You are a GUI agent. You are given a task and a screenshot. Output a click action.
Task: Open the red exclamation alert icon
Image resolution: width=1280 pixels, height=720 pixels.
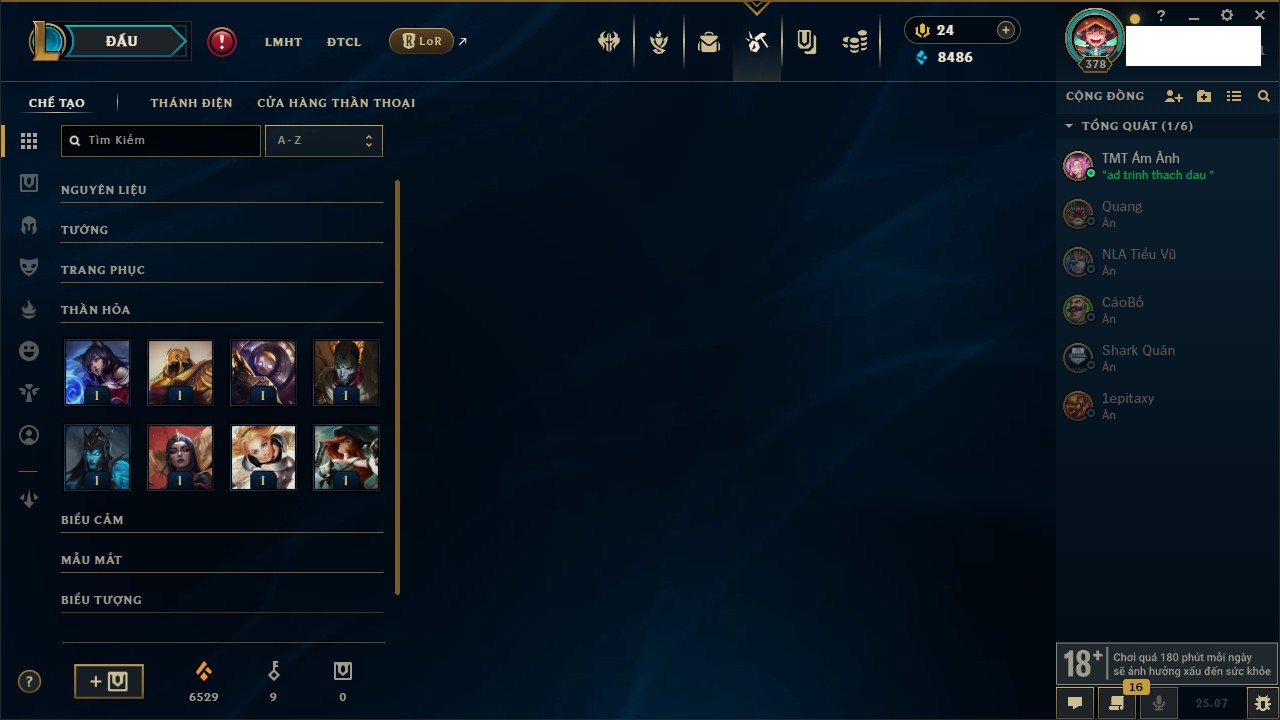point(222,41)
